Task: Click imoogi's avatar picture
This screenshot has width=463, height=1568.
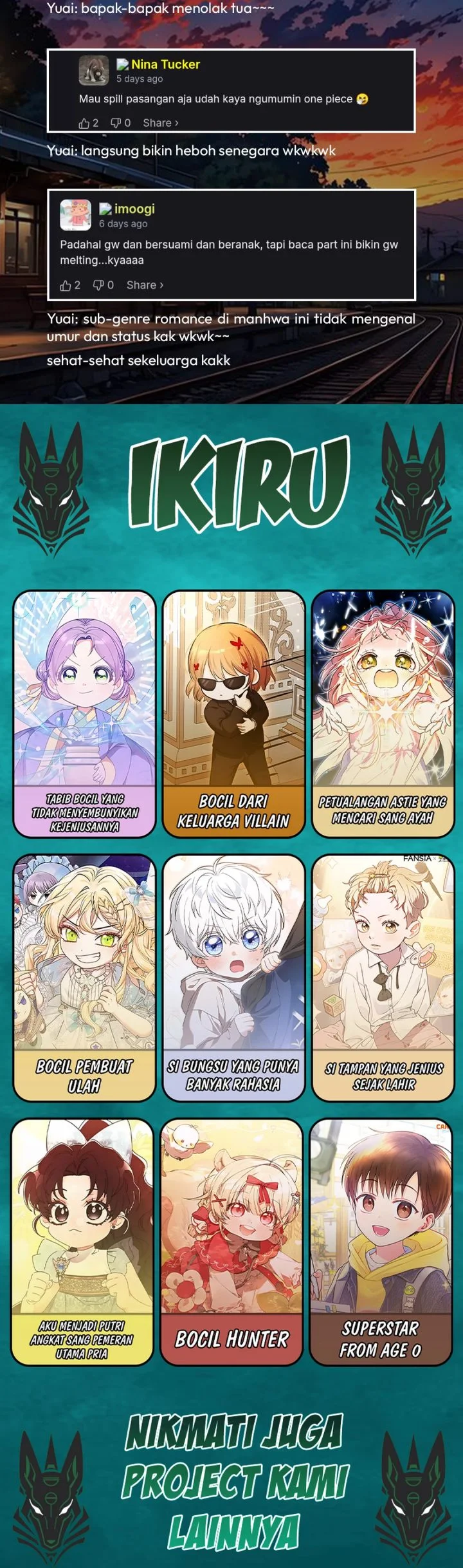Action: [x=75, y=215]
